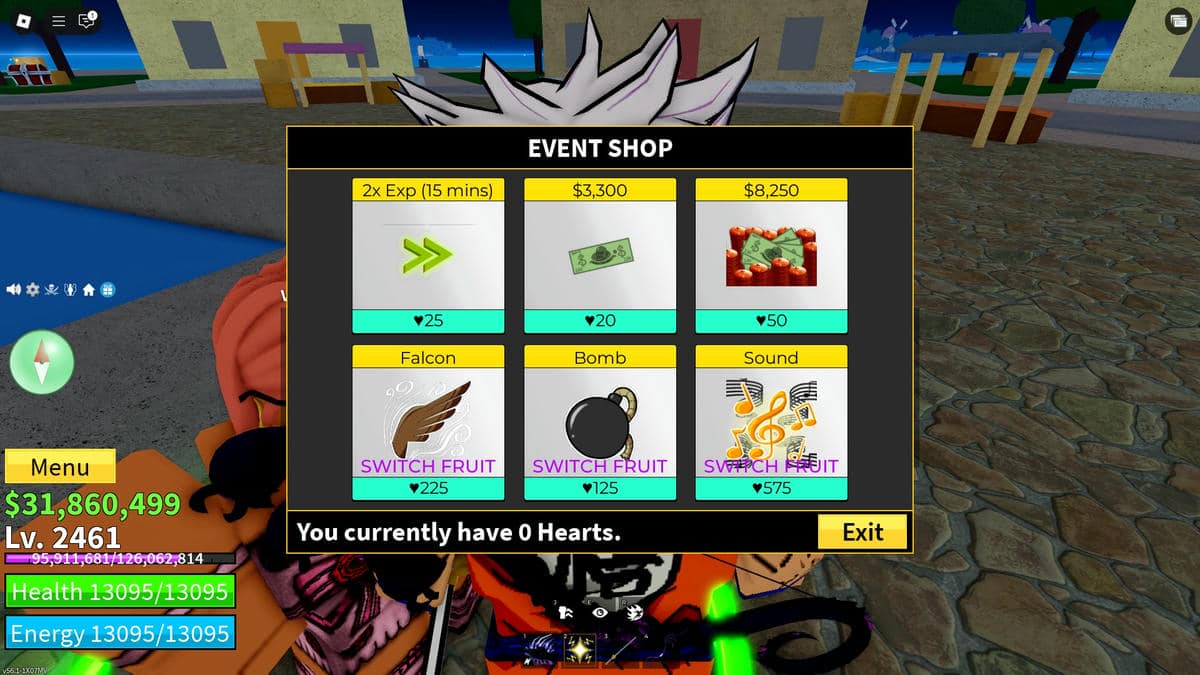
Task: Purchase the $3,300 cash item
Action: [x=600, y=256]
